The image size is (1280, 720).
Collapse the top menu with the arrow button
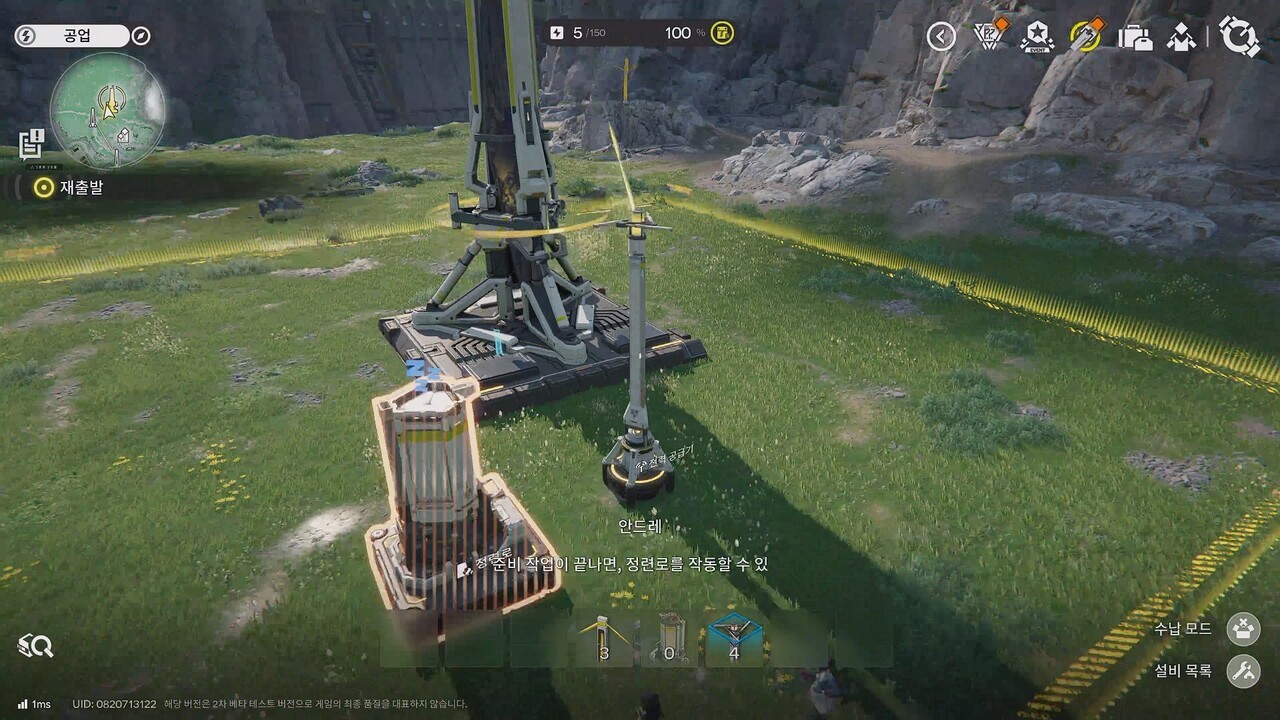coord(940,37)
